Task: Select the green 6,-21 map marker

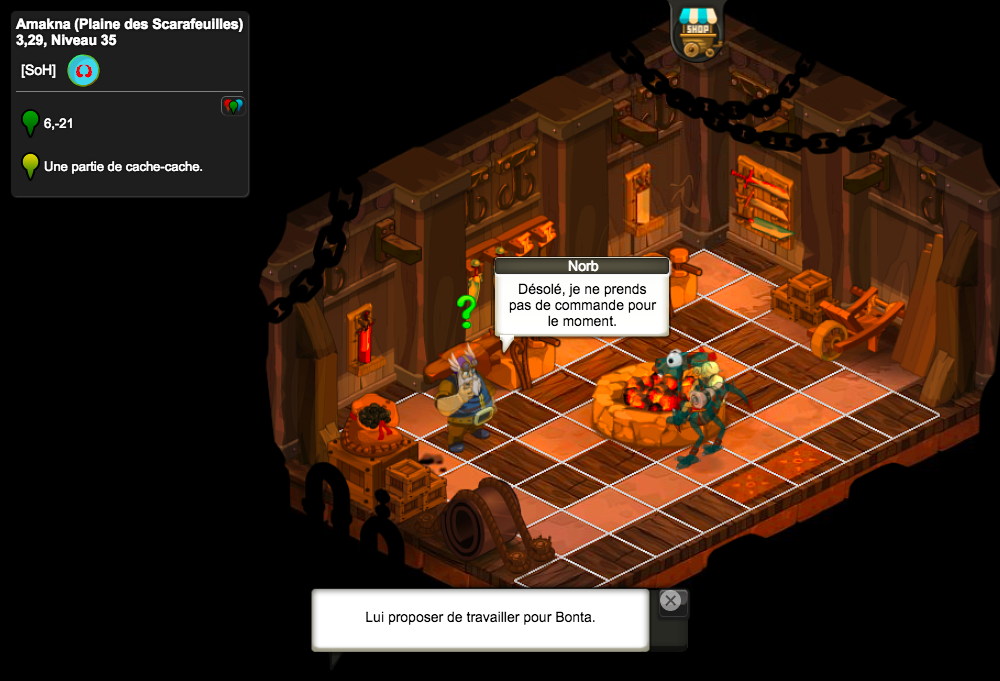Action: (x=30, y=123)
